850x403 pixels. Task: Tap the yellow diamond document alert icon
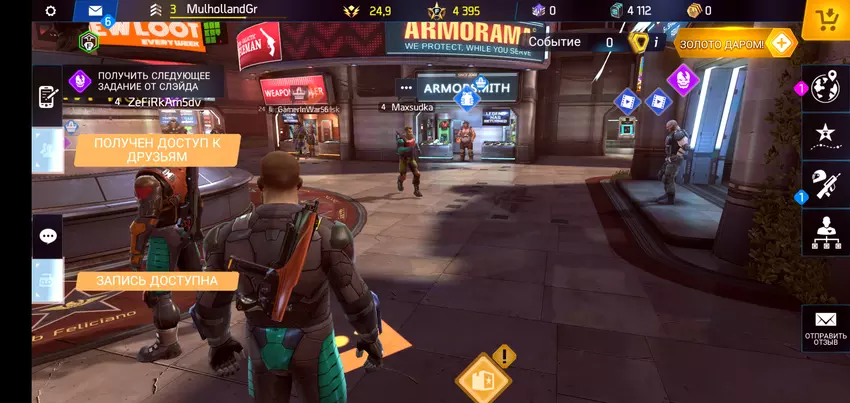(x=483, y=378)
